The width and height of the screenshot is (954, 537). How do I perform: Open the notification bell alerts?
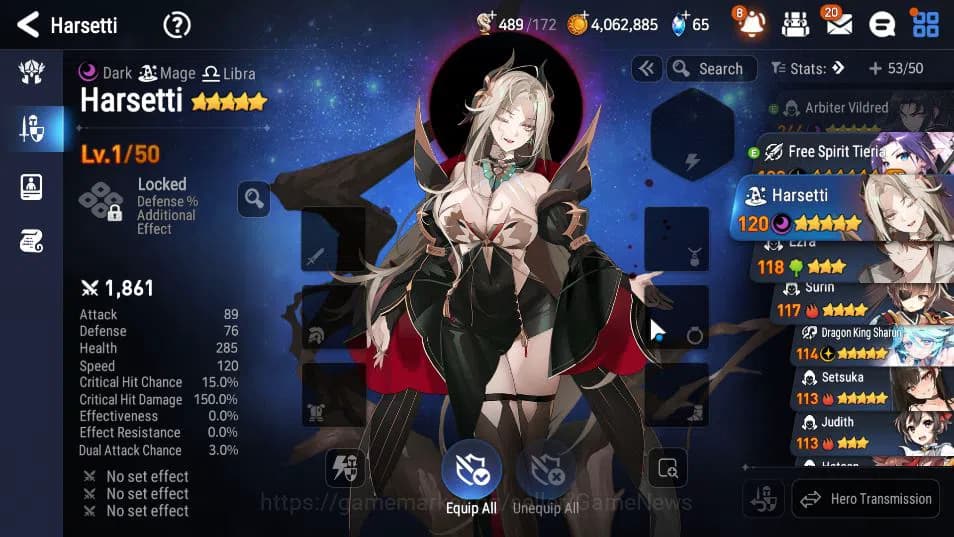click(752, 24)
